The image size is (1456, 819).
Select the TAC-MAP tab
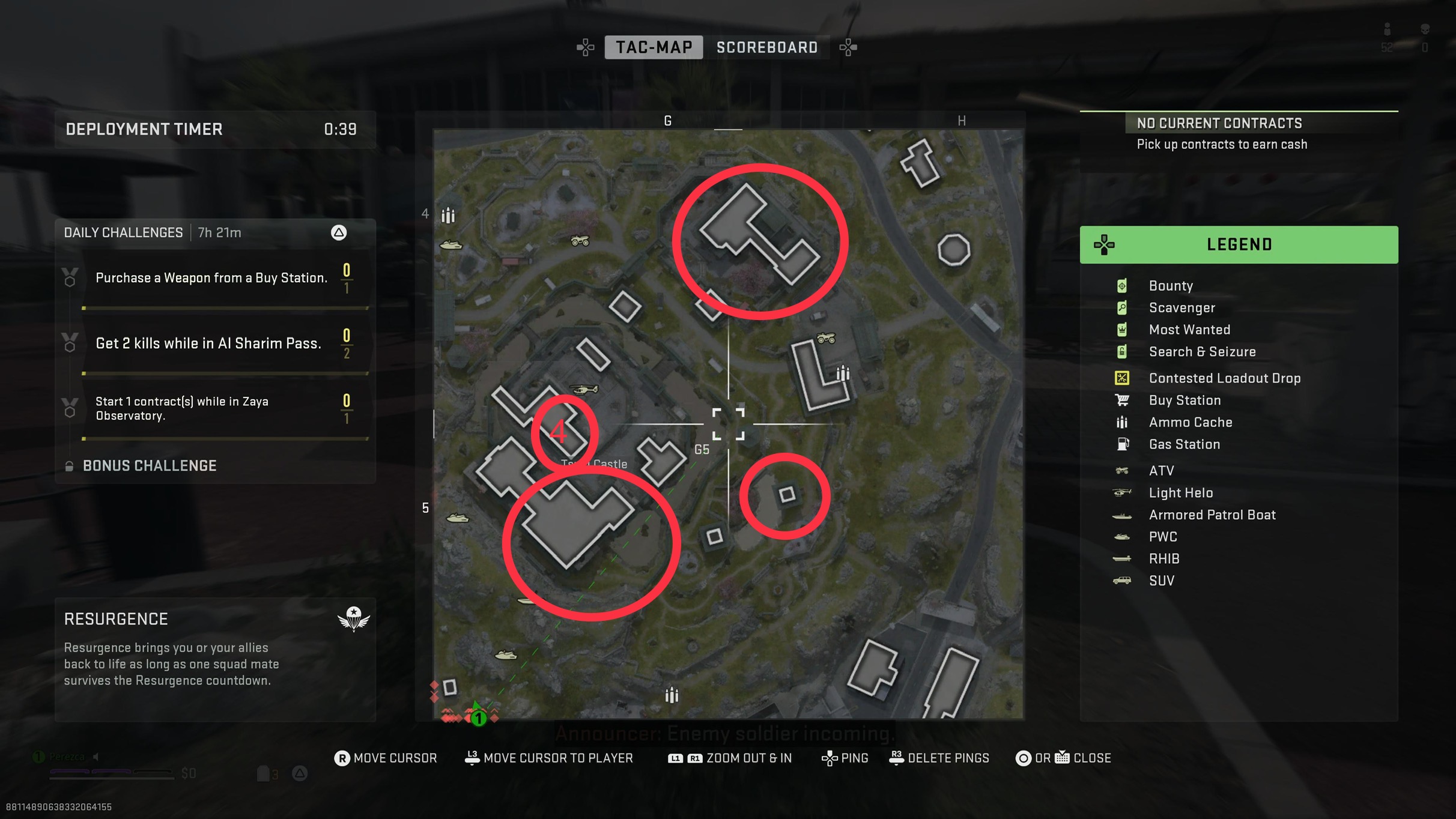point(653,47)
